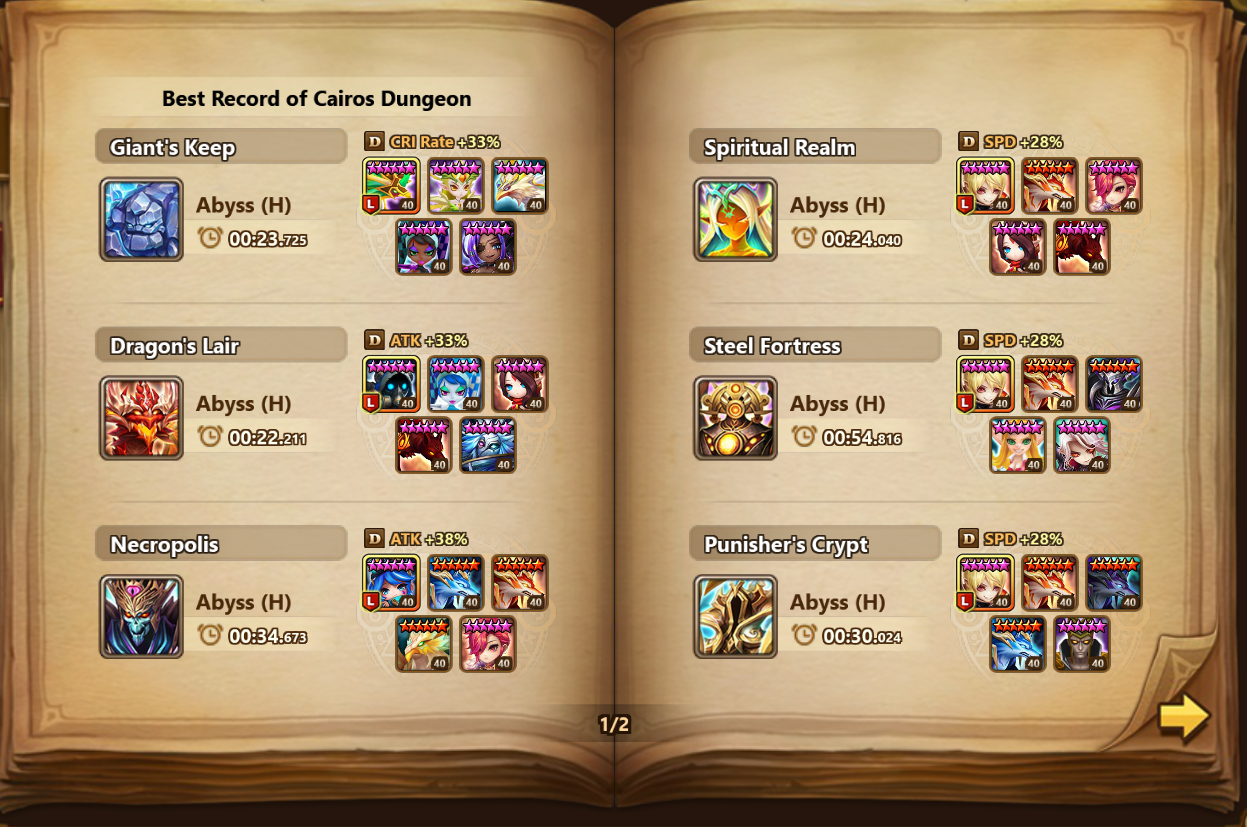The image size is (1247, 827).
Task: Tap the Necropolis ATK +38% leader skill
Action: point(416,539)
